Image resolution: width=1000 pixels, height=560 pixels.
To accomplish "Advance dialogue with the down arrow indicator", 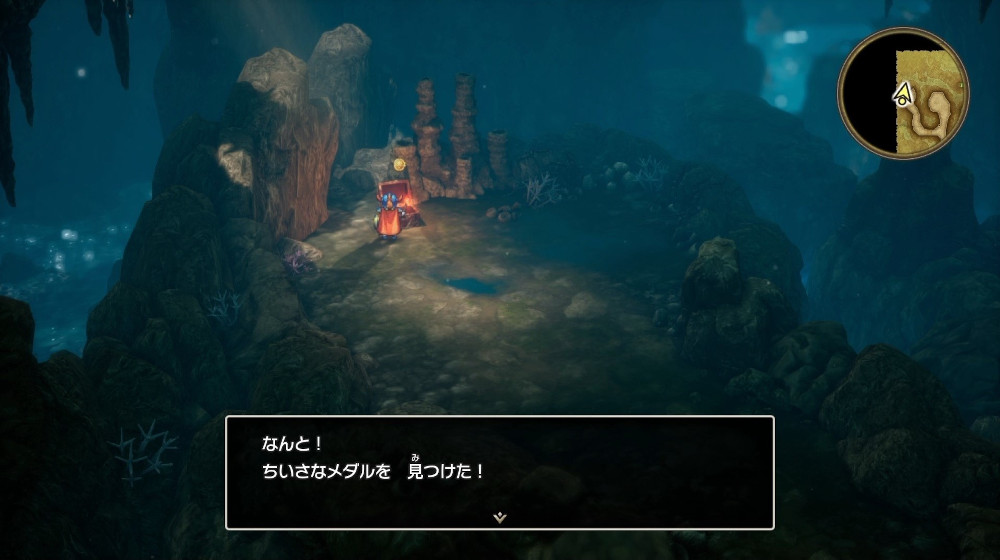I will (500, 517).
